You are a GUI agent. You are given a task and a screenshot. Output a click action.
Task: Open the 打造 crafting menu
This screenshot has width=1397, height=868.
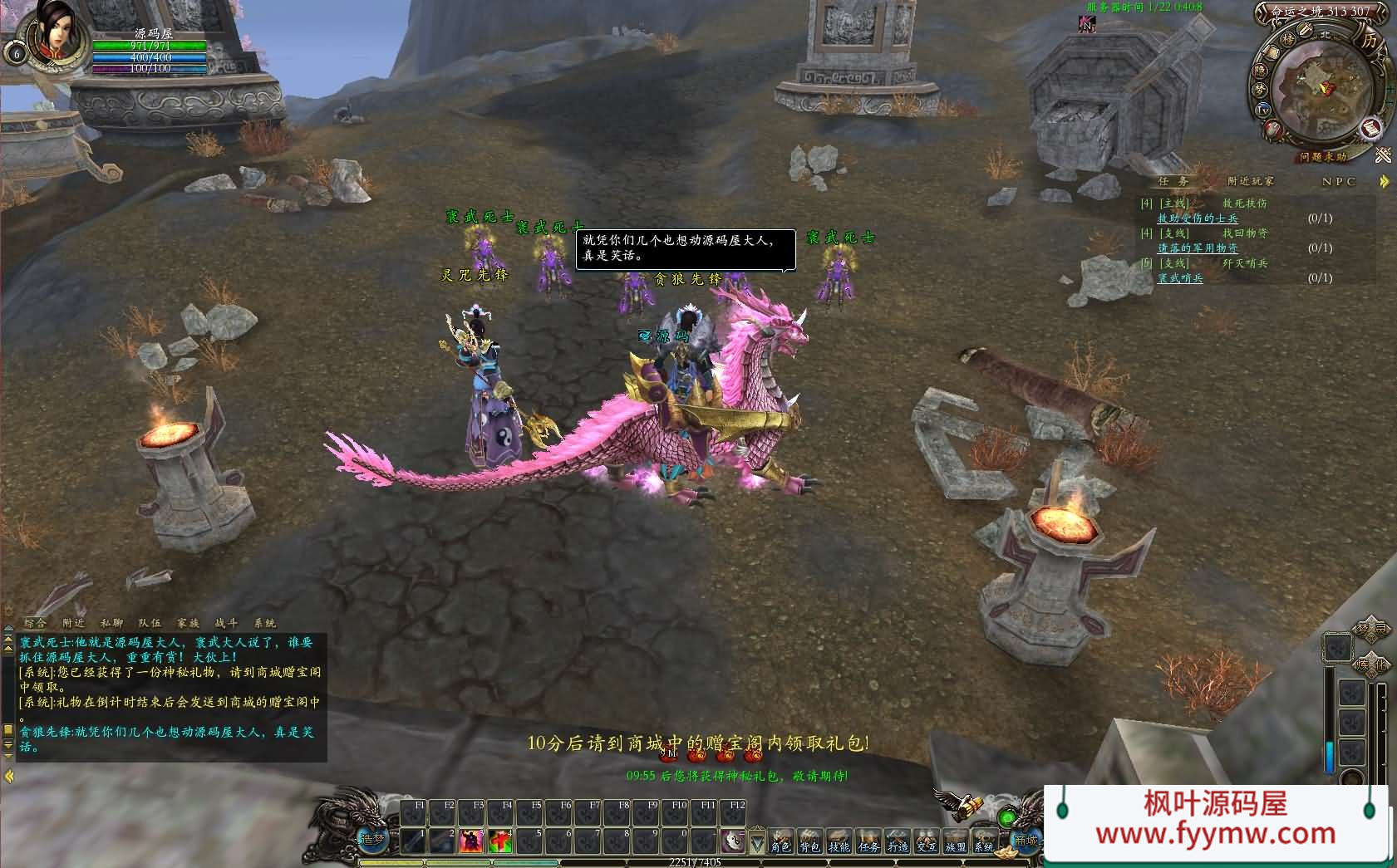898,842
